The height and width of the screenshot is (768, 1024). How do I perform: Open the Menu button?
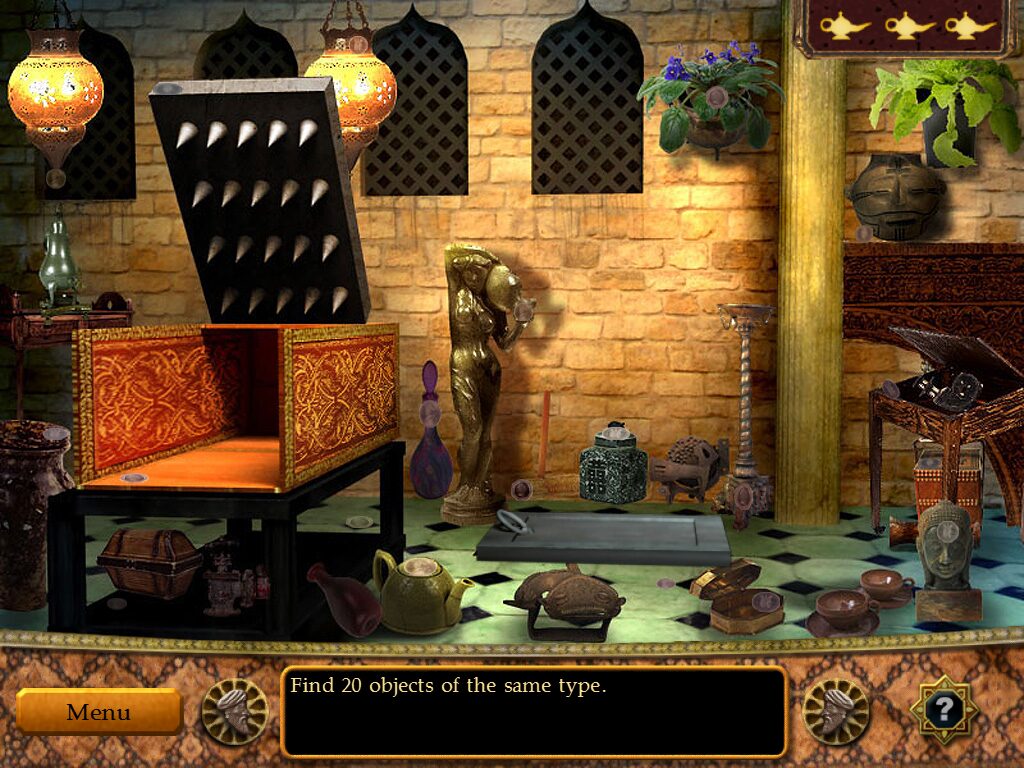[x=98, y=711]
